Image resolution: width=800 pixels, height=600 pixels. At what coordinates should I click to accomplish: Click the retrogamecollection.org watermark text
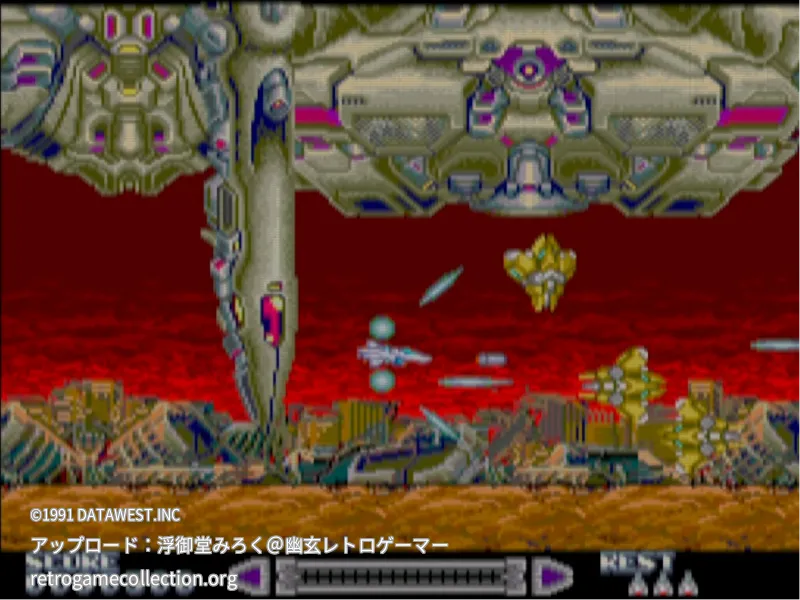tap(133, 578)
